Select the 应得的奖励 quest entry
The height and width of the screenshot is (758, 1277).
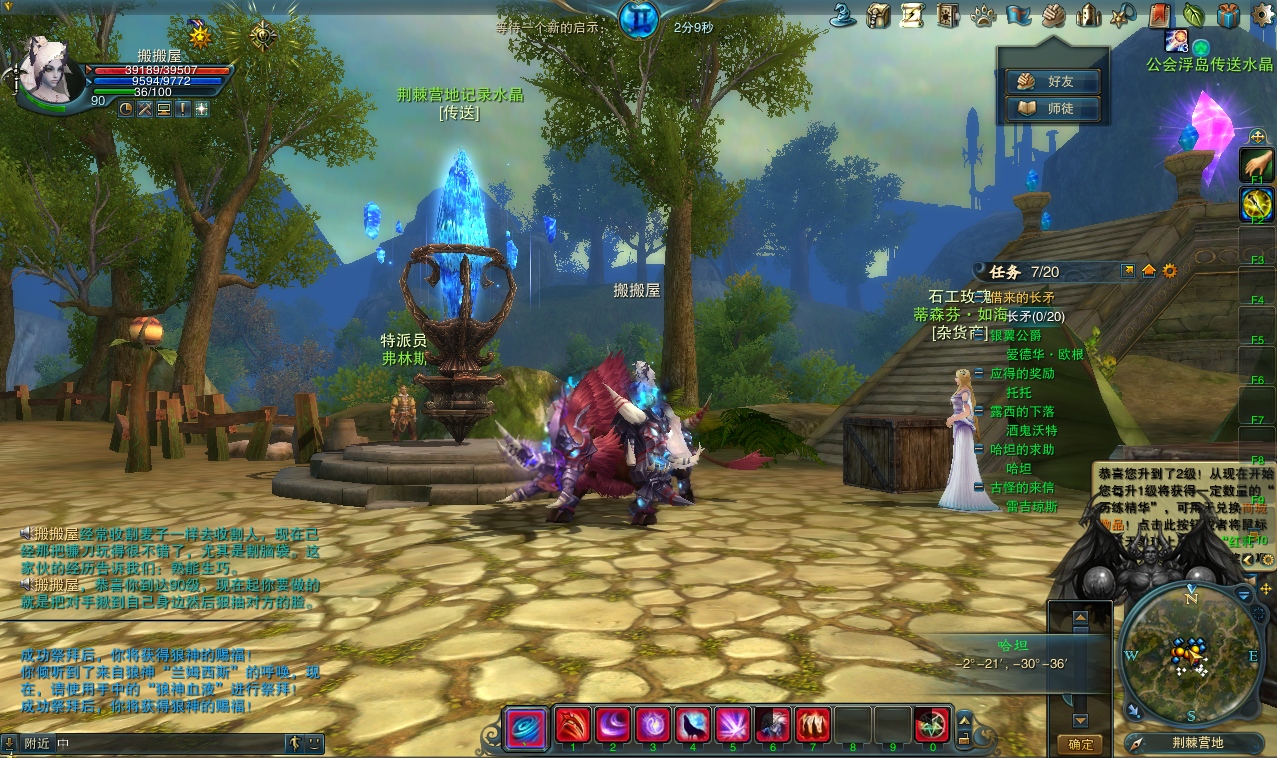click(1022, 374)
